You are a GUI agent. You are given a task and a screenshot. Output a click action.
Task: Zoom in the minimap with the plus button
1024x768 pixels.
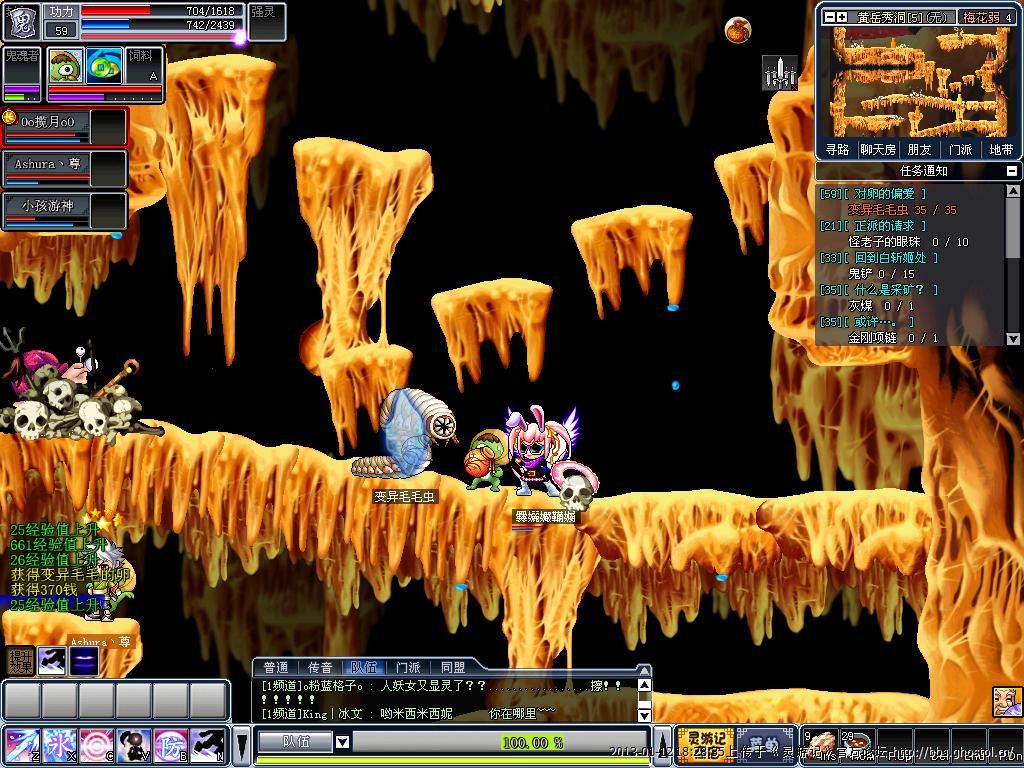(x=843, y=17)
